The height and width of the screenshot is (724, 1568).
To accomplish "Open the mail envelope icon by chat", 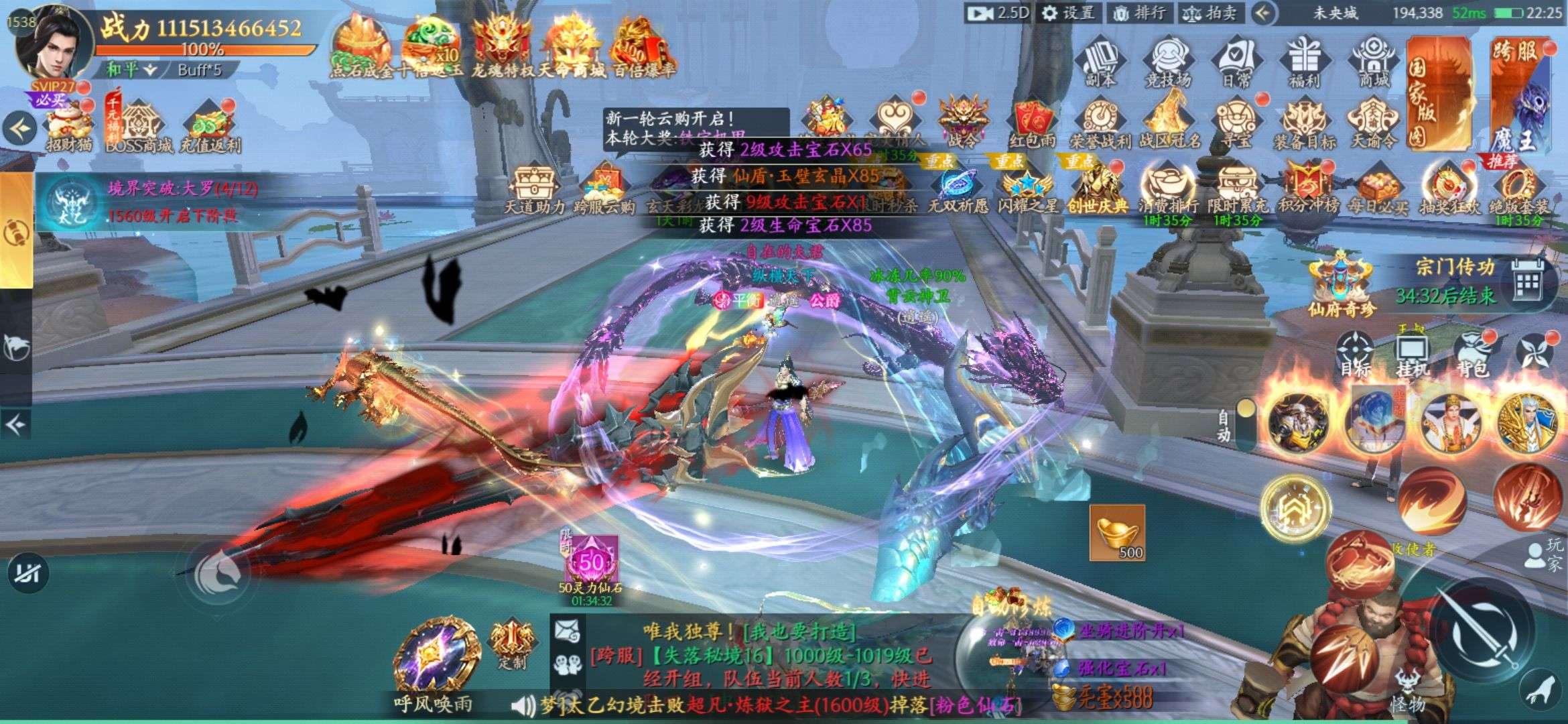I will pyautogui.click(x=567, y=630).
